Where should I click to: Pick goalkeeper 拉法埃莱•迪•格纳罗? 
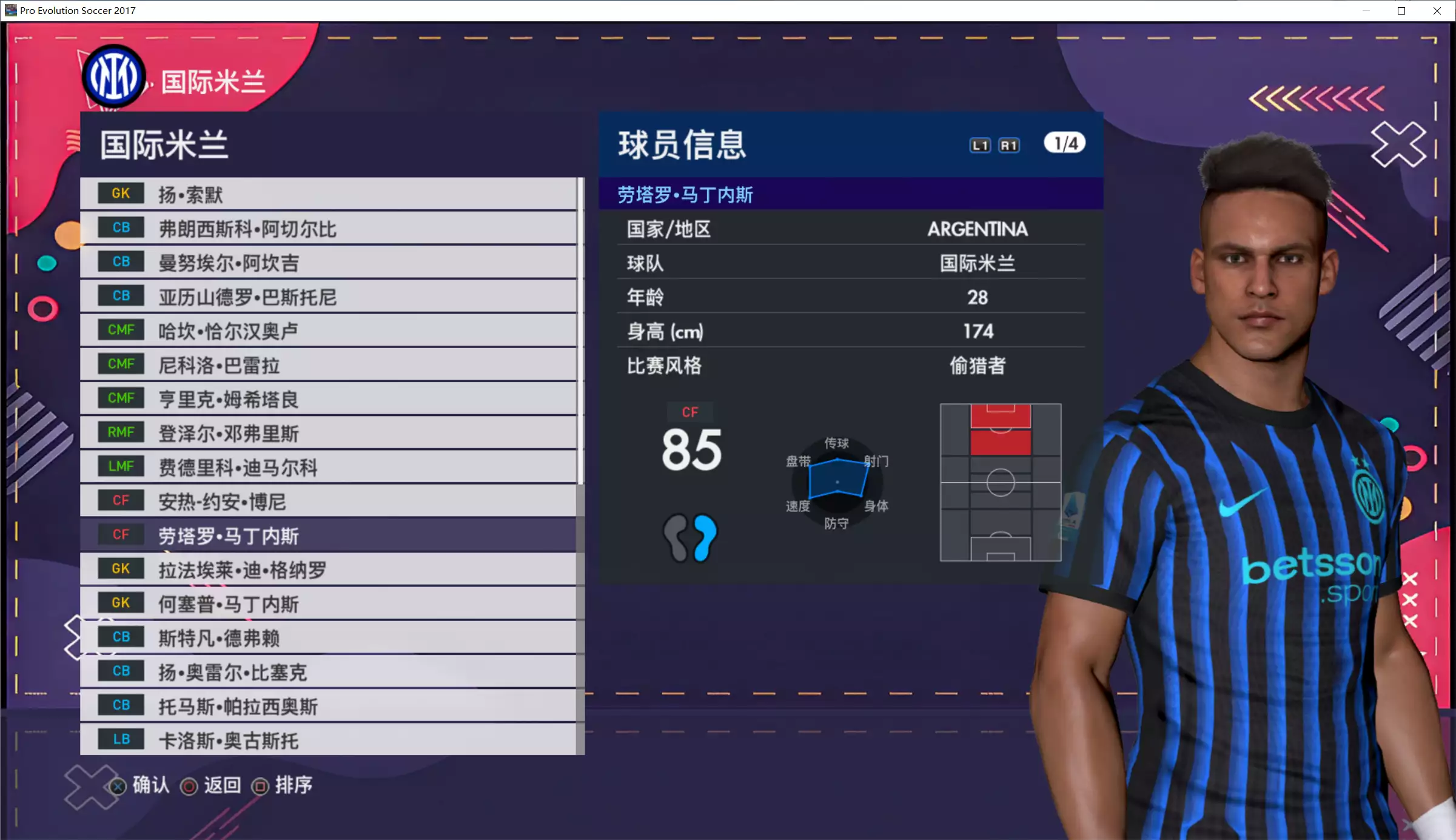tap(327, 570)
